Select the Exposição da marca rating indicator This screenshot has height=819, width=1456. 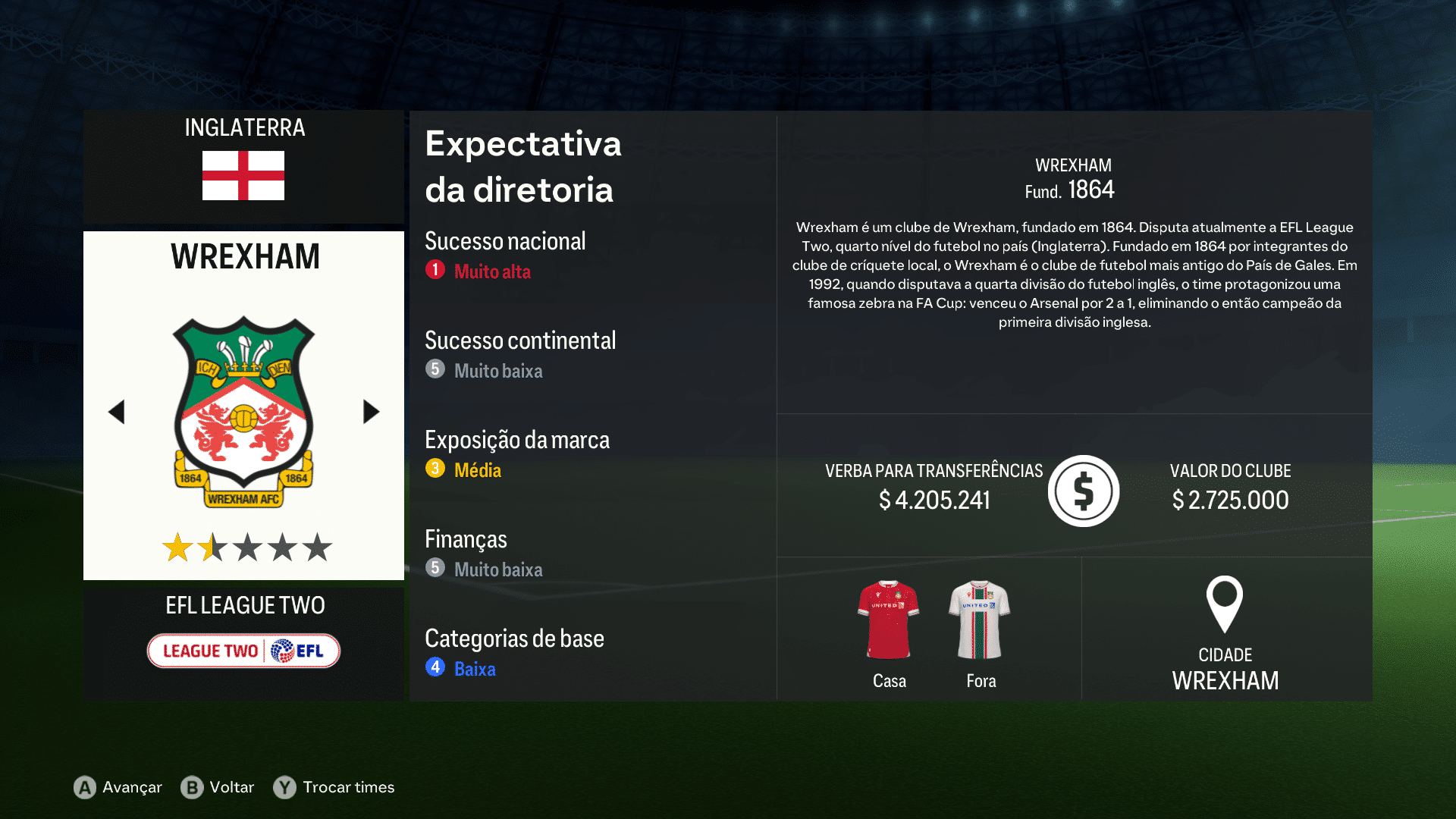point(435,469)
